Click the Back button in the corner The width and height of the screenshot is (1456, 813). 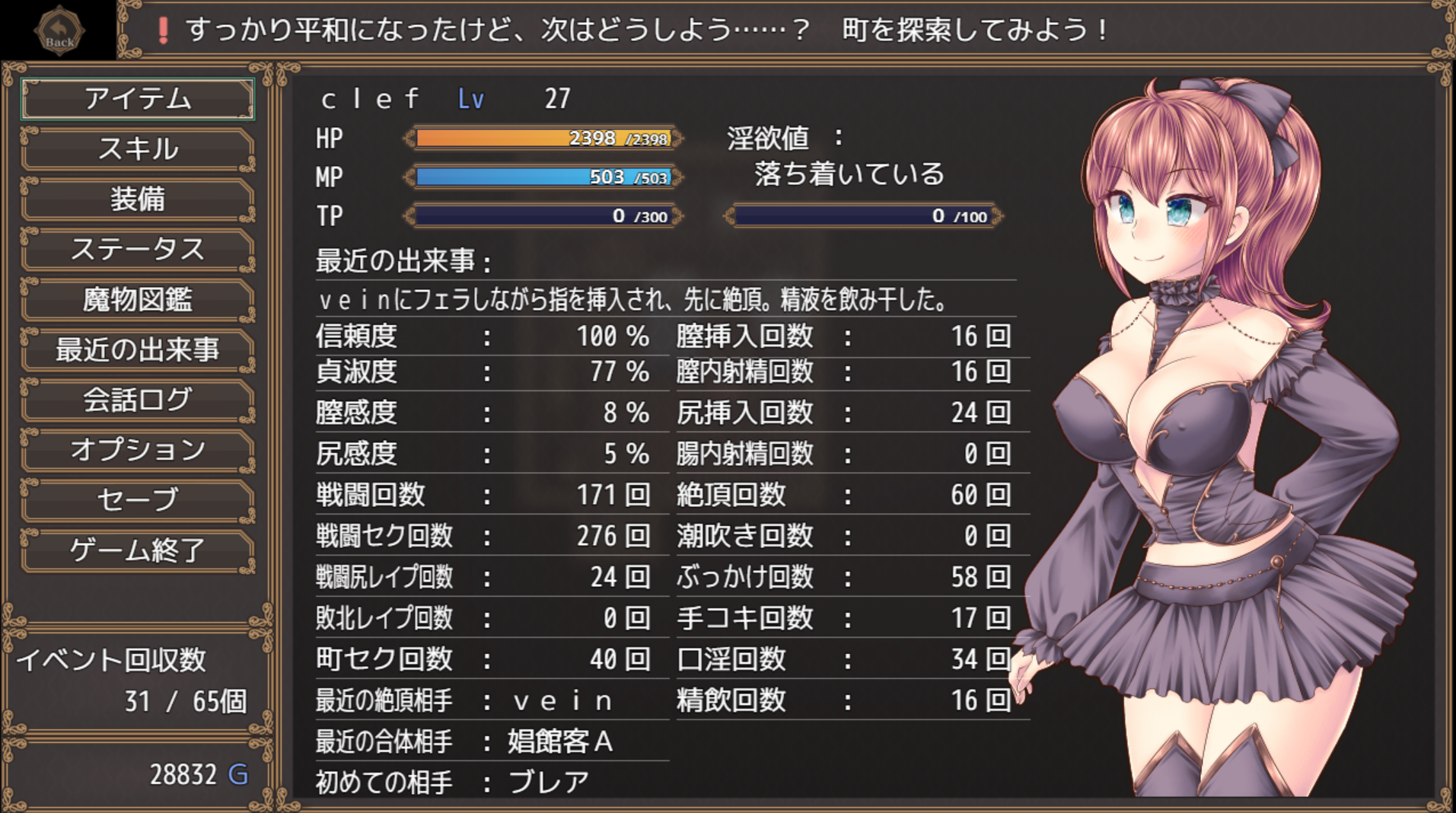pyautogui.click(x=59, y=31)
